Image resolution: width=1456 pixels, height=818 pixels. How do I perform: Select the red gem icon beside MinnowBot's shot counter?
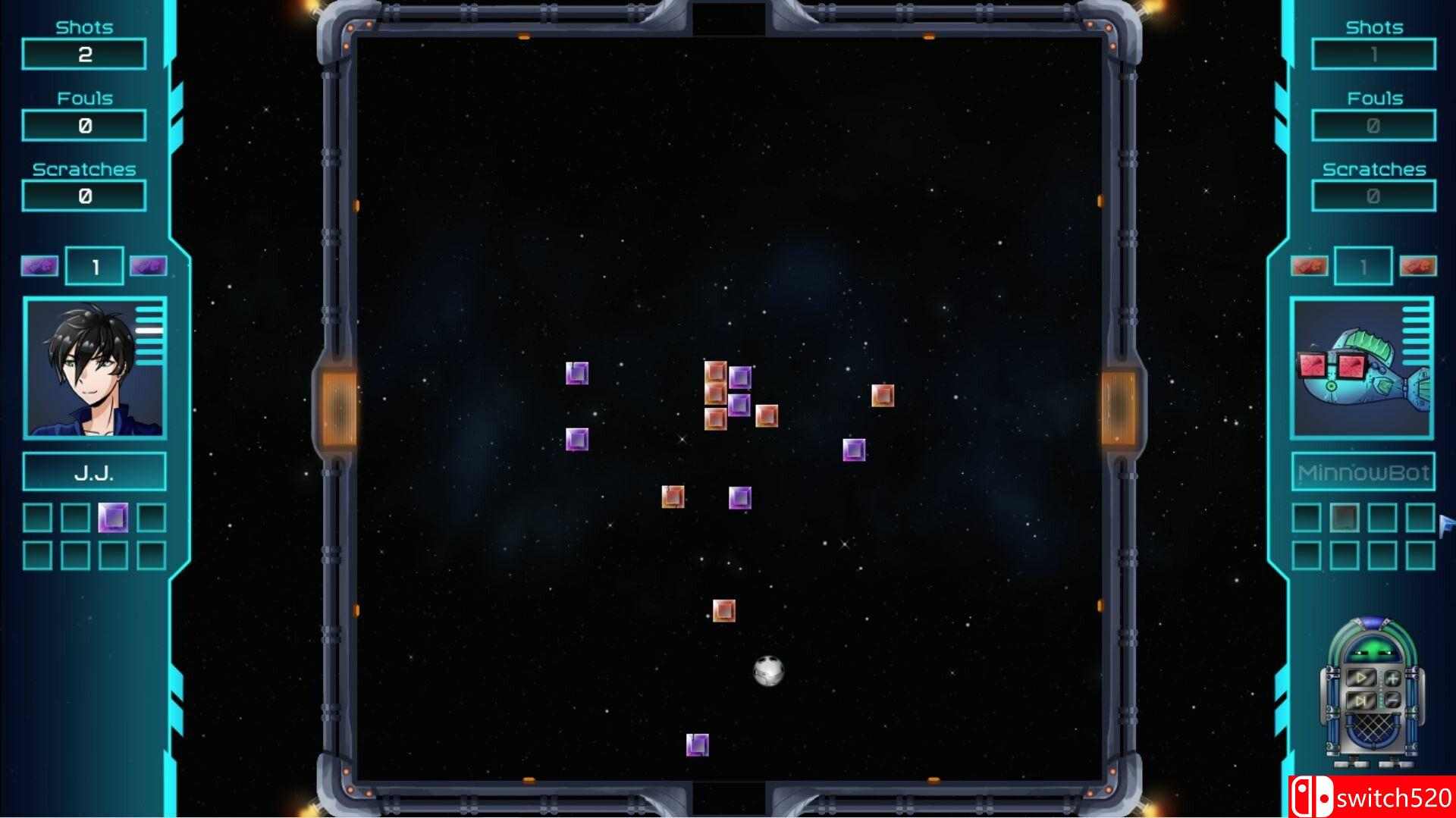1310,265
